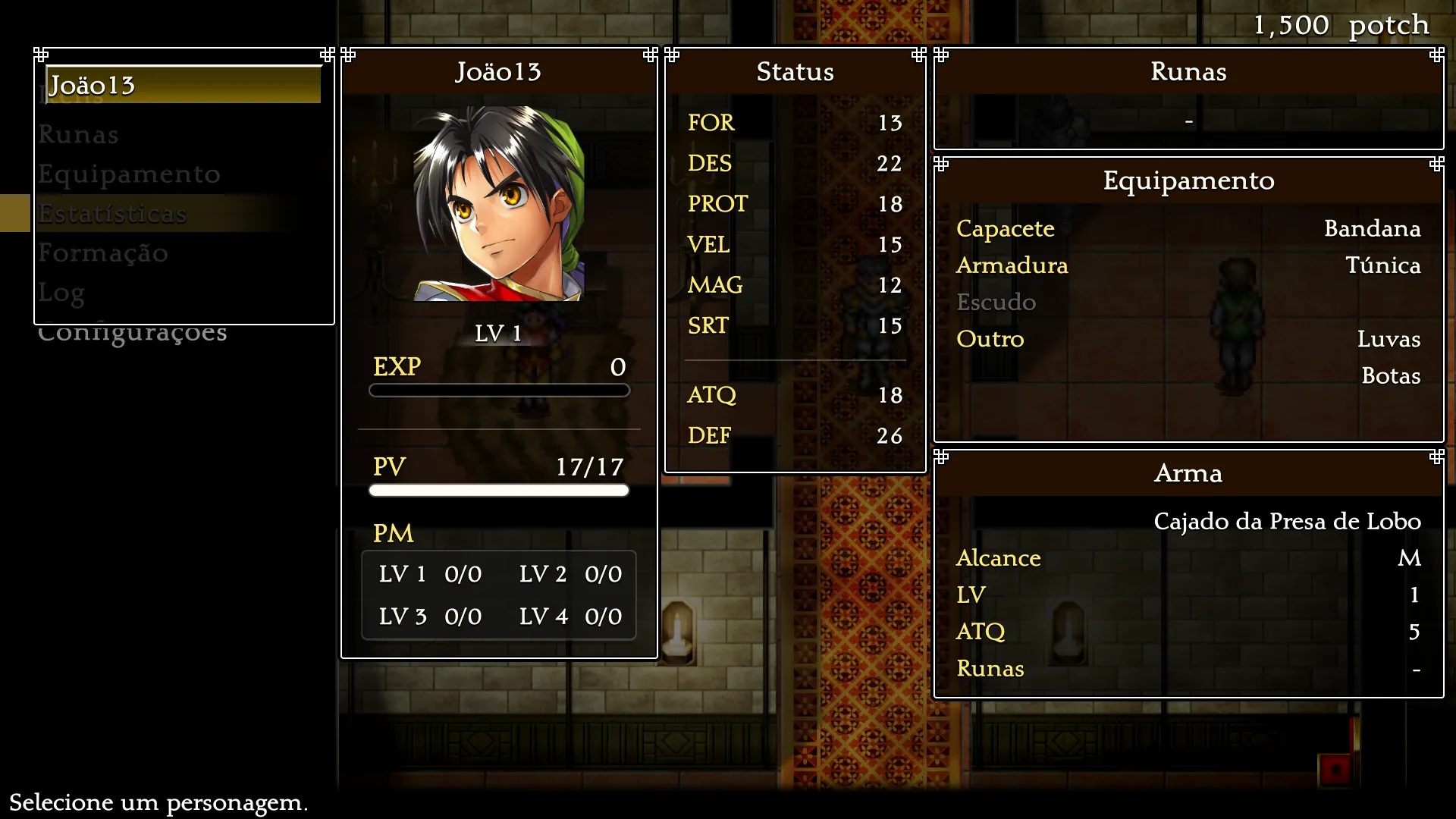Open the Log menu entry

[x=62, y=293]
